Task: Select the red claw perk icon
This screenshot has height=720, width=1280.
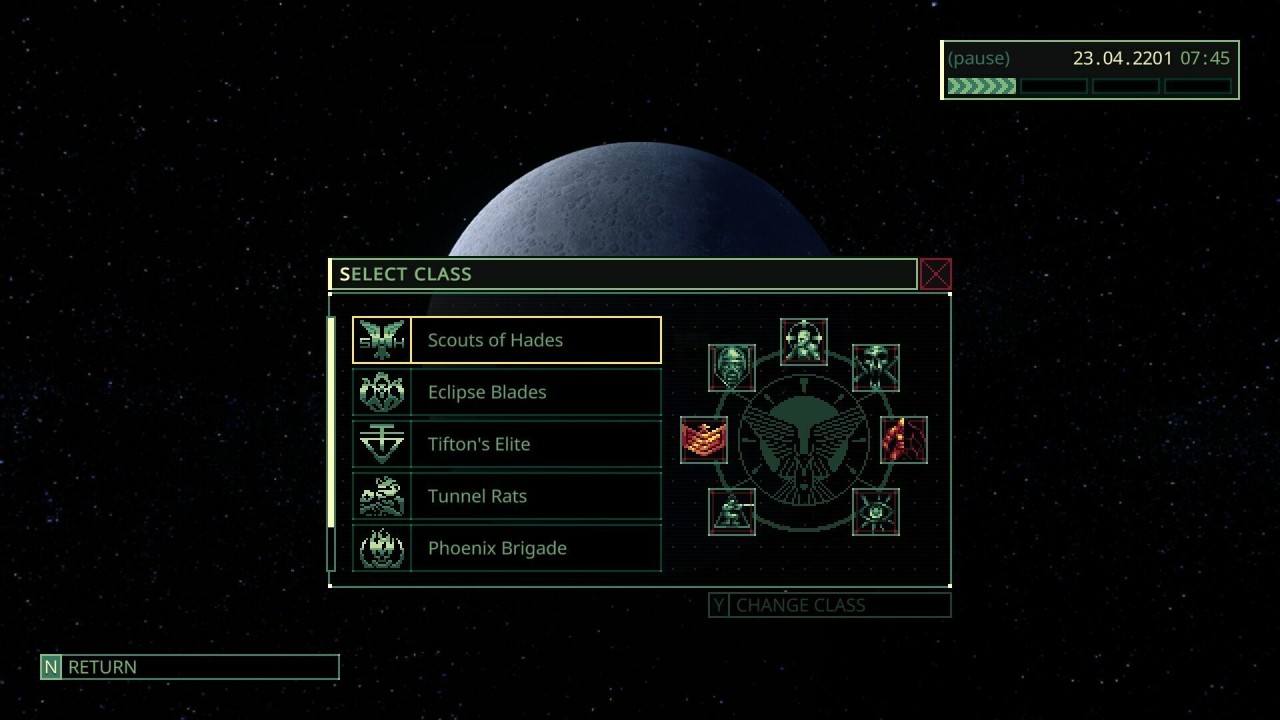Action: [x=904, y=440]
